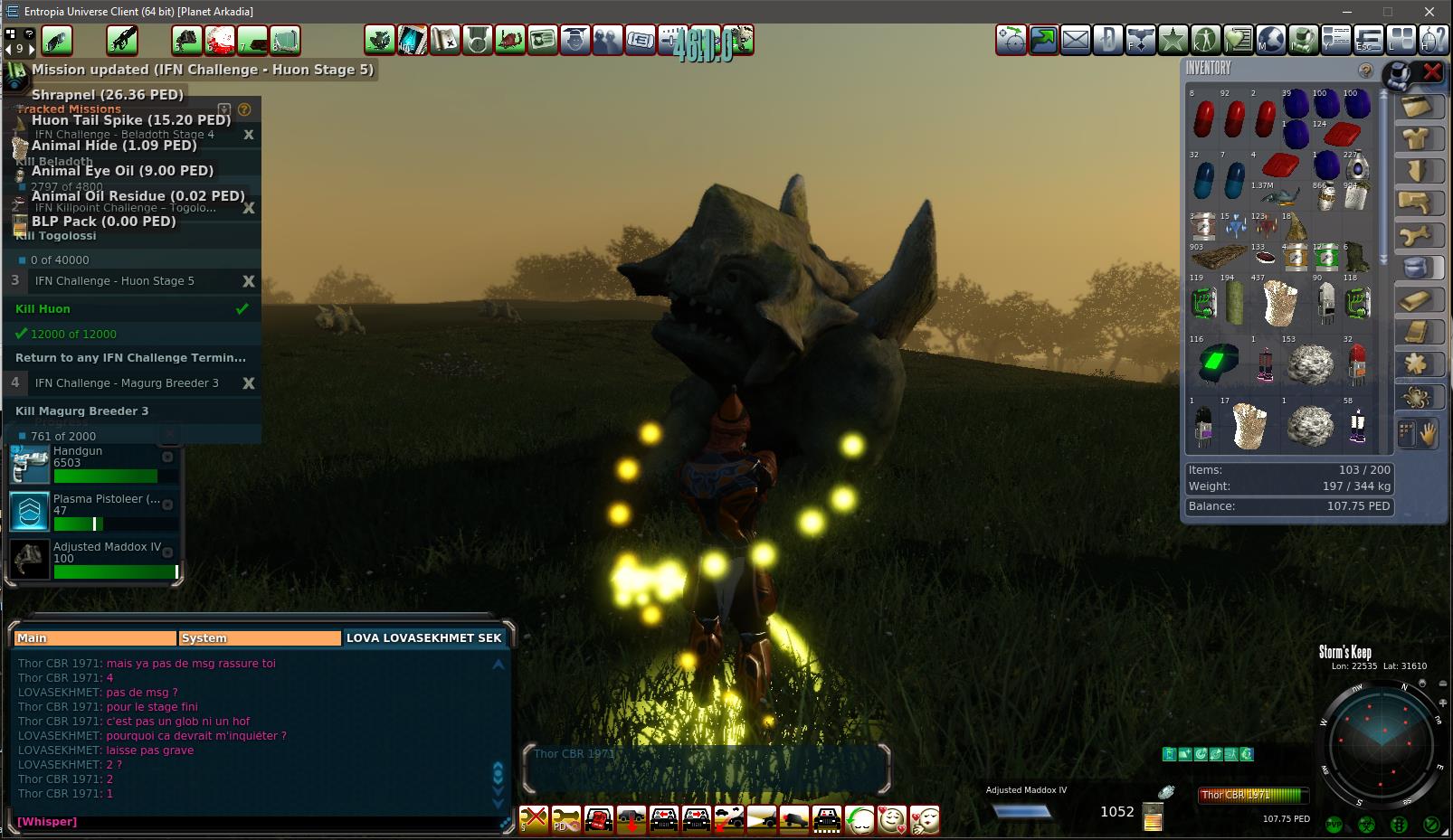The height and width of the screenshot is (840, 1453).
Task: Activate the sleeping face emote button
Action: click(x=859, y=819)
